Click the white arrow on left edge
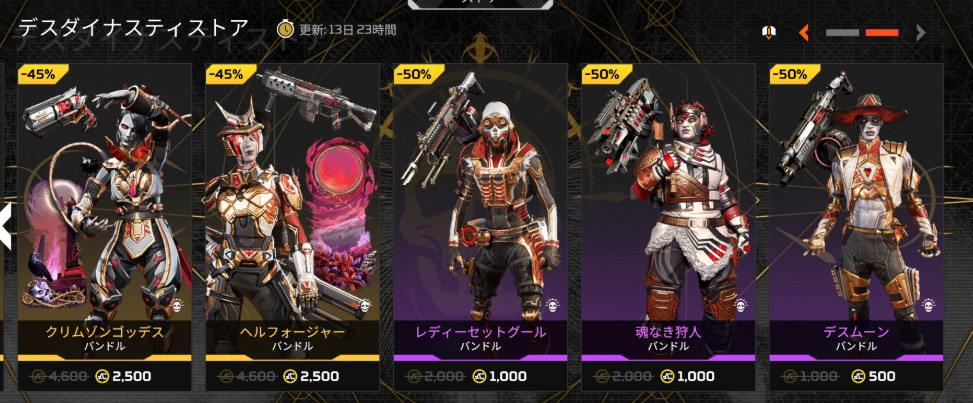Image resolution: width=973 pixels, height=403 pixels. tap(5, 226)
